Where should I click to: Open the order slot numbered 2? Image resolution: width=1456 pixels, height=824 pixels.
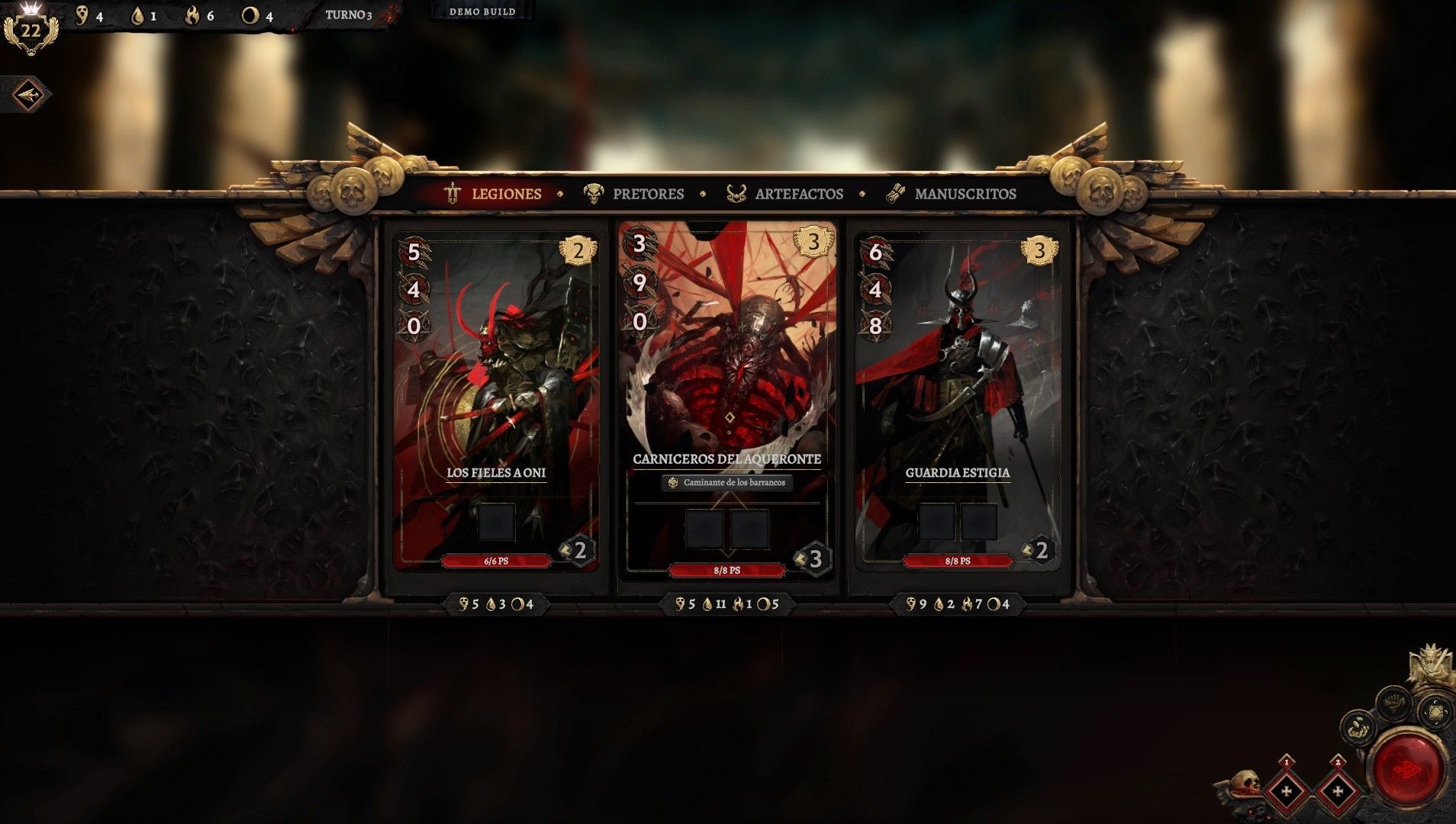click(1337, 790)
